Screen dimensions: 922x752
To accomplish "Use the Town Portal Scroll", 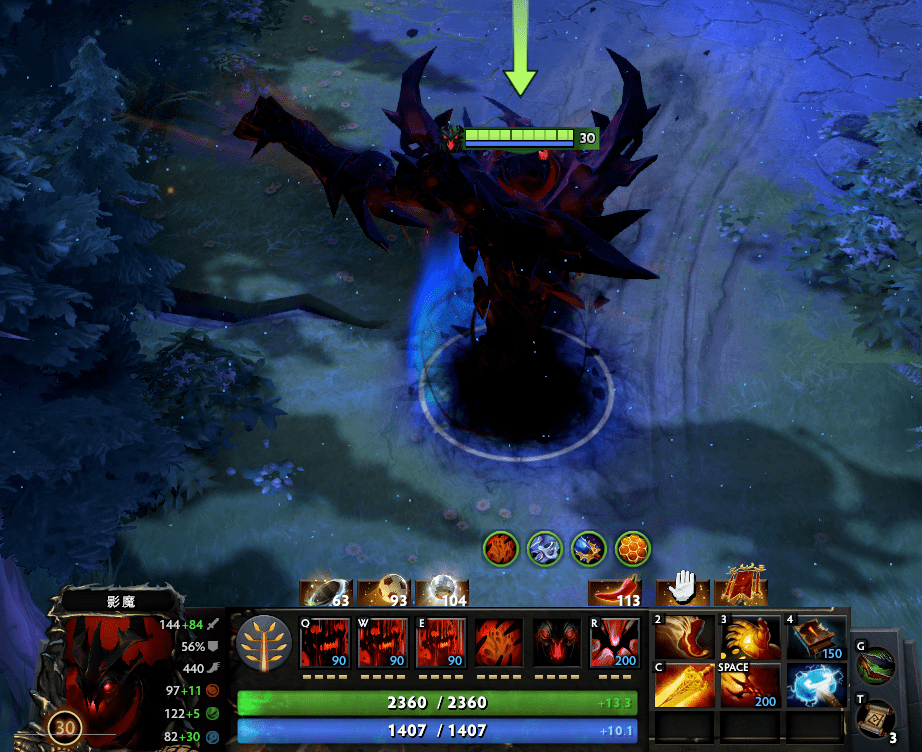I will 877,720.
